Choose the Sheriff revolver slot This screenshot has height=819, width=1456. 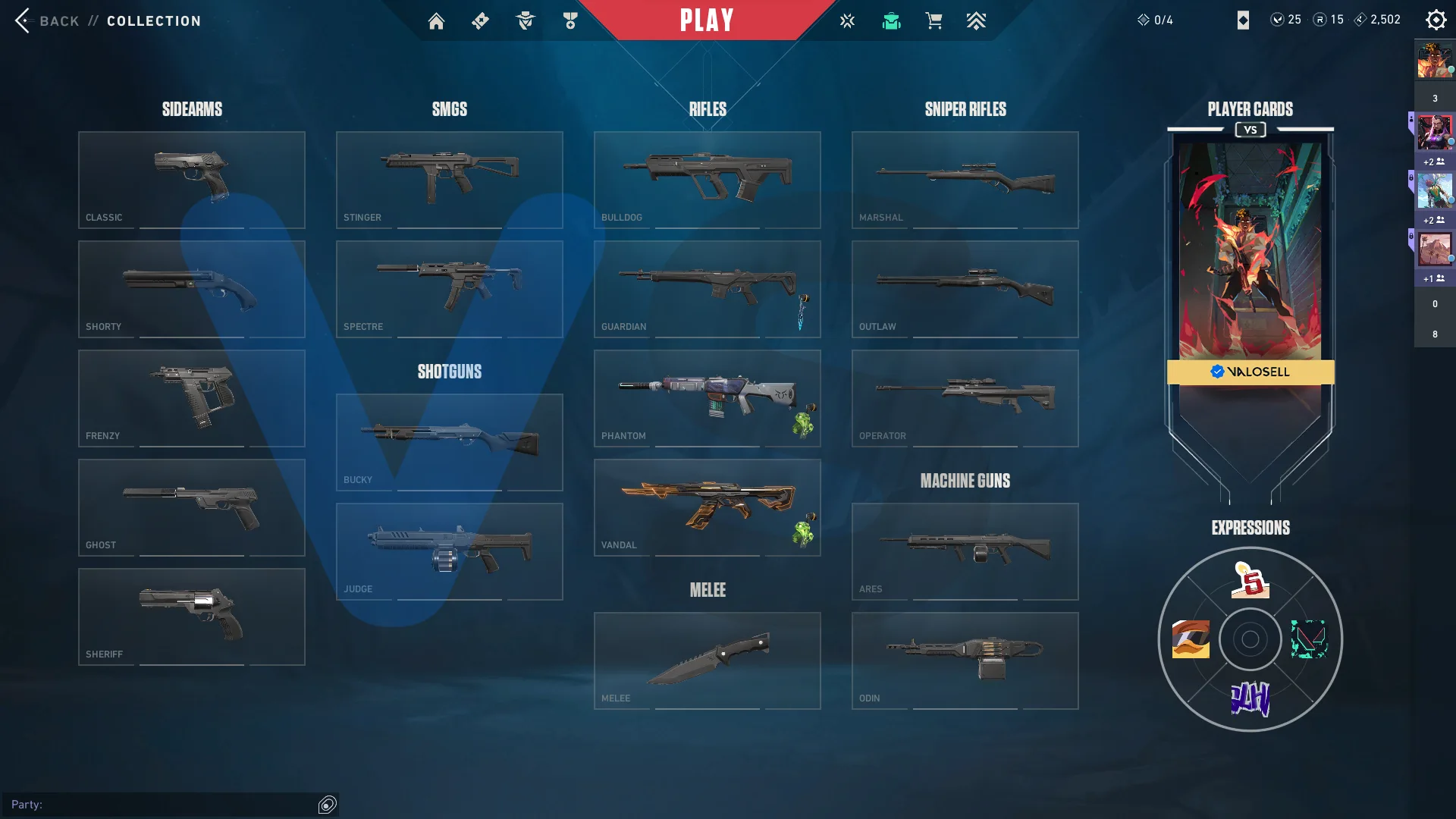click(192, 617)
